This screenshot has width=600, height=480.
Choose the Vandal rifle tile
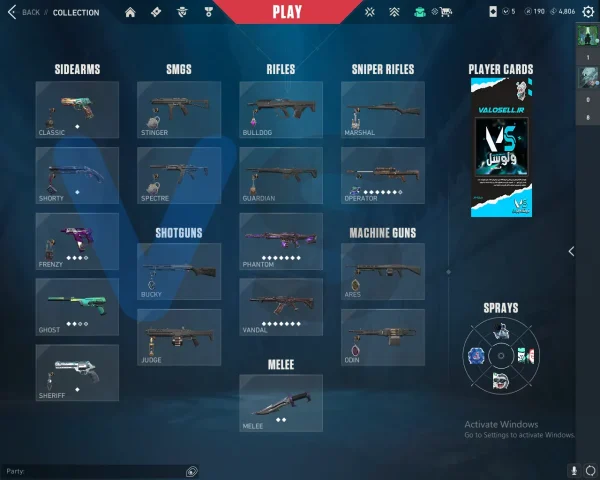281,306
